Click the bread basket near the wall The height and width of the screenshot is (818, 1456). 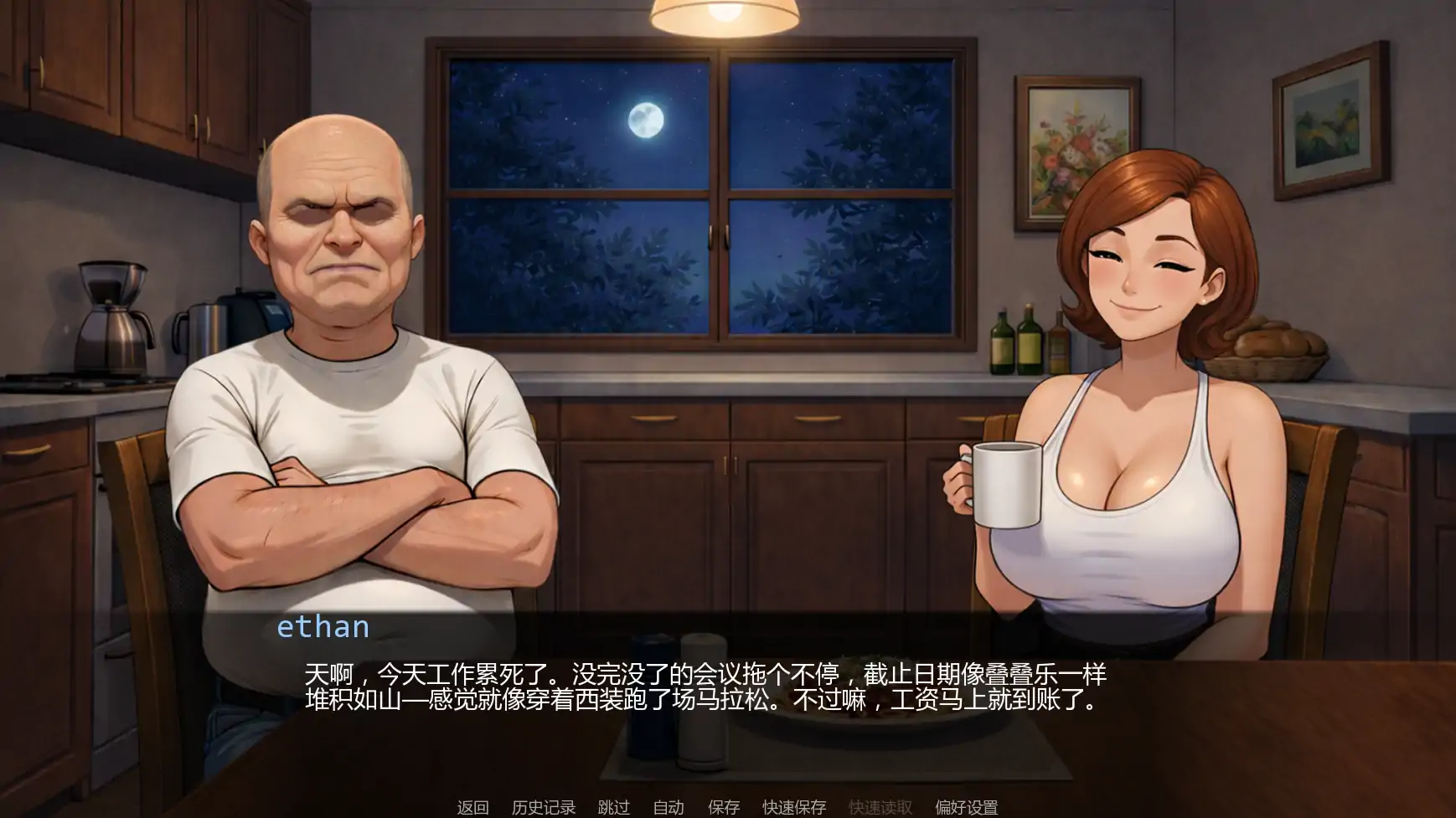[x=1273, y=347]
